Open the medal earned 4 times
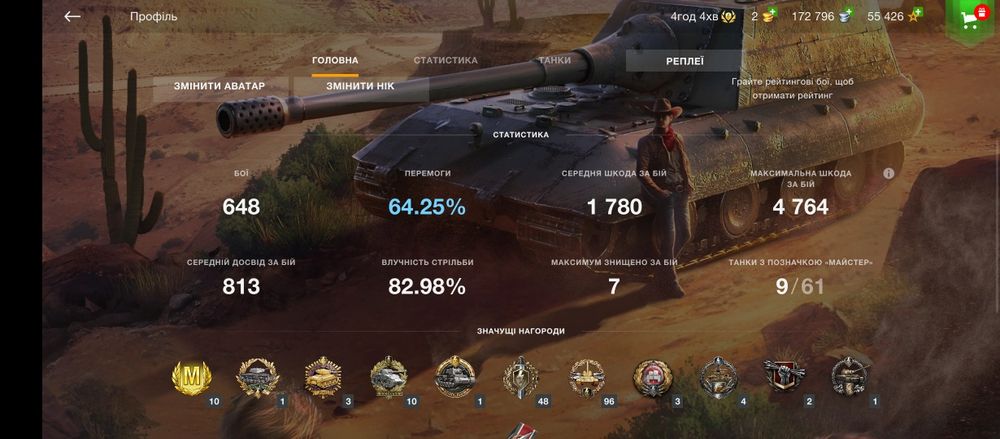 tap(716, 378)
